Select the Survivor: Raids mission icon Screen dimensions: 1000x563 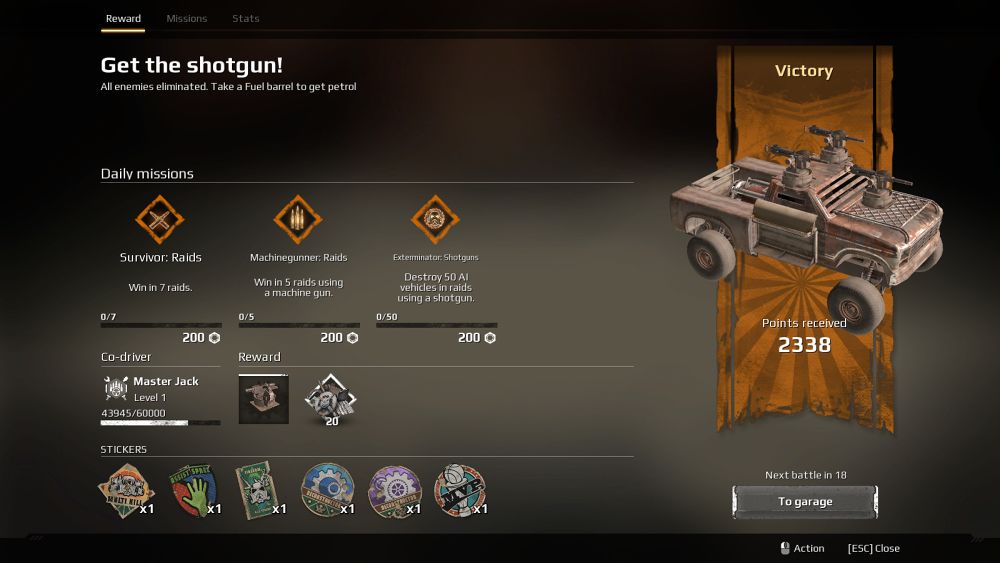pos(160,218)
